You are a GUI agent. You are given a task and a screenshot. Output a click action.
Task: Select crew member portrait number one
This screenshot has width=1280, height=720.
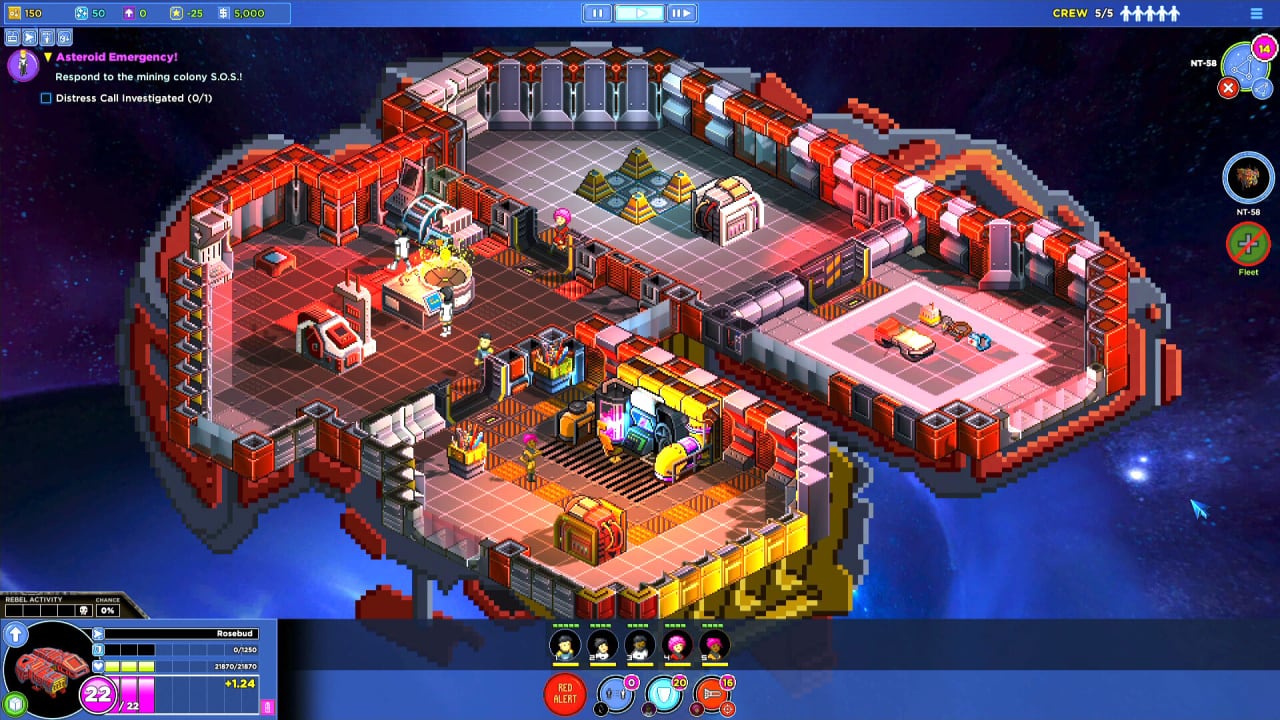(x=565, y=646)
